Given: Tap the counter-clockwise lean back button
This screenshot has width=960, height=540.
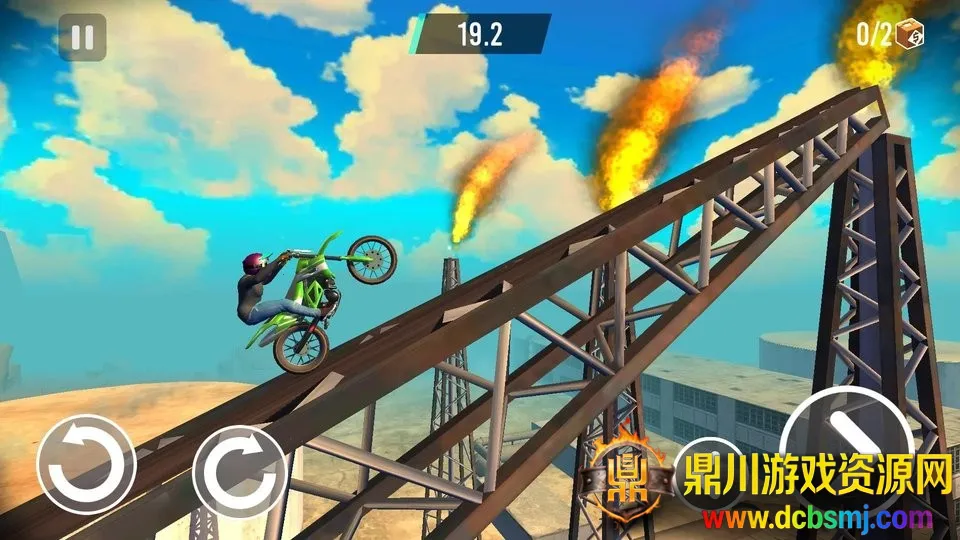Looking at the screenshot, I should (x=86, y=465).
